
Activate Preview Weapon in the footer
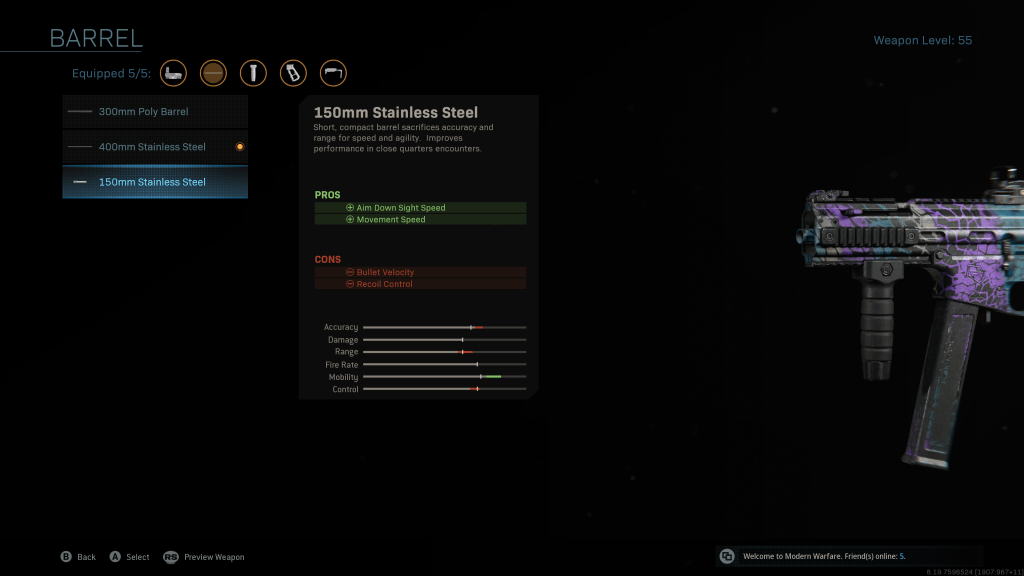pos(204,557)
